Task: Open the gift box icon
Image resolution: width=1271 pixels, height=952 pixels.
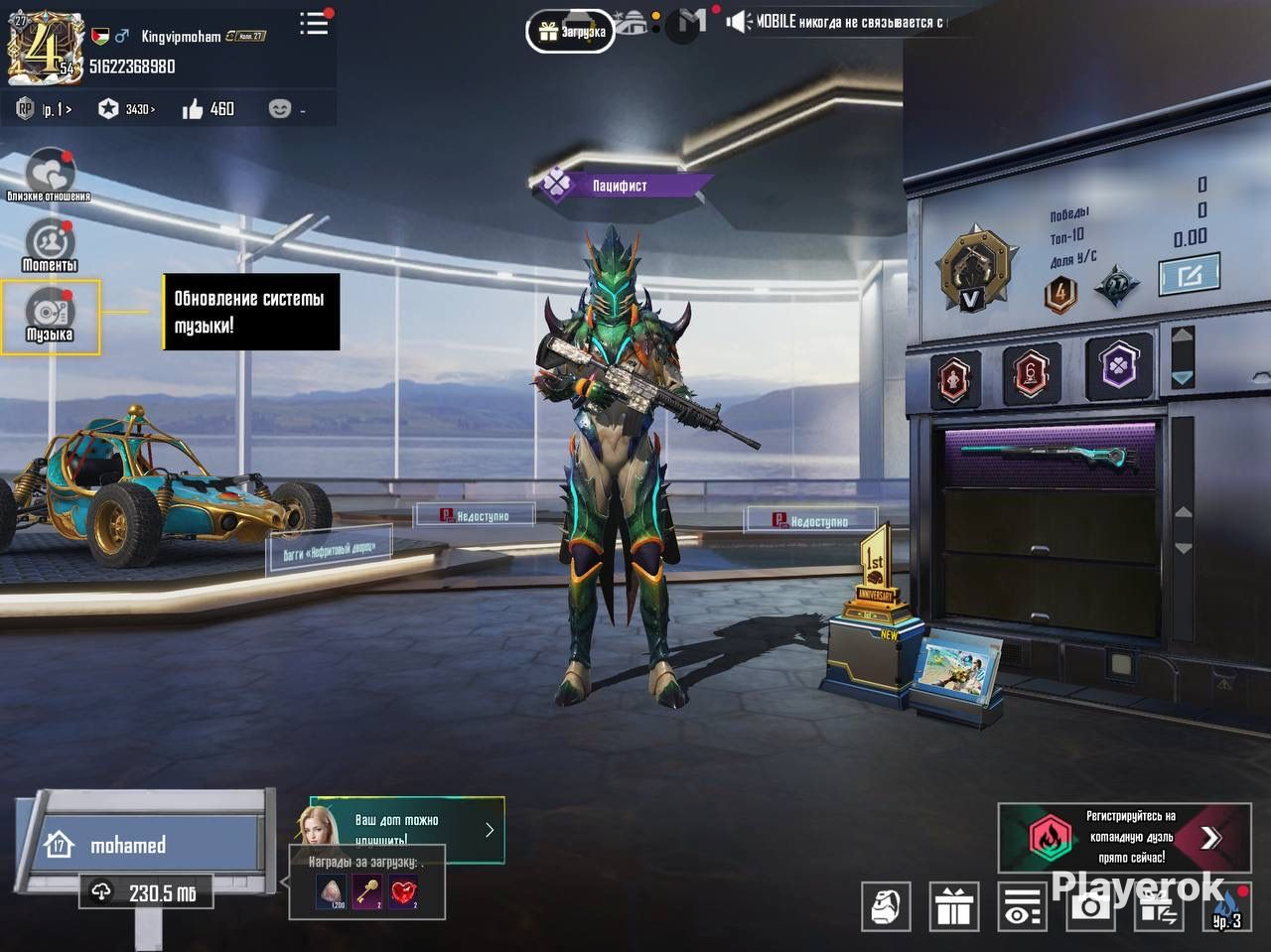Action: pos(954,906)
